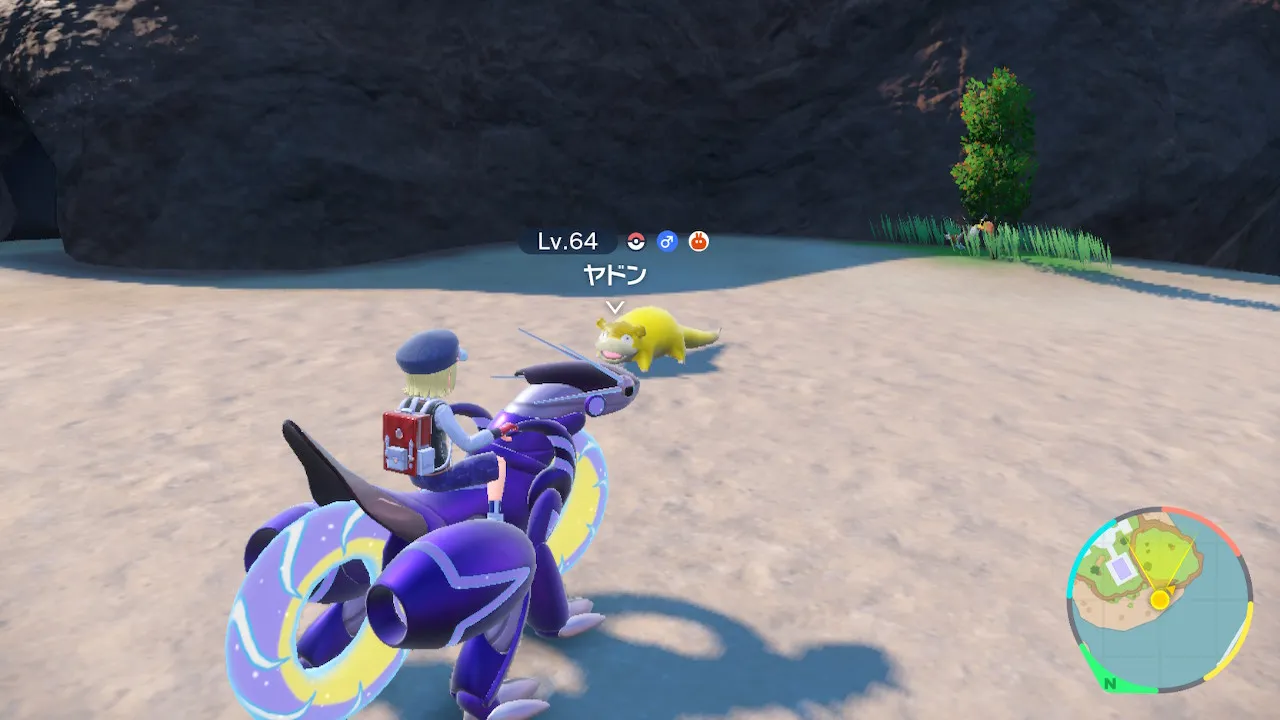Screen dimensions: 1280x720
Task: Open the circular minimap
Action: point(1159,599)
